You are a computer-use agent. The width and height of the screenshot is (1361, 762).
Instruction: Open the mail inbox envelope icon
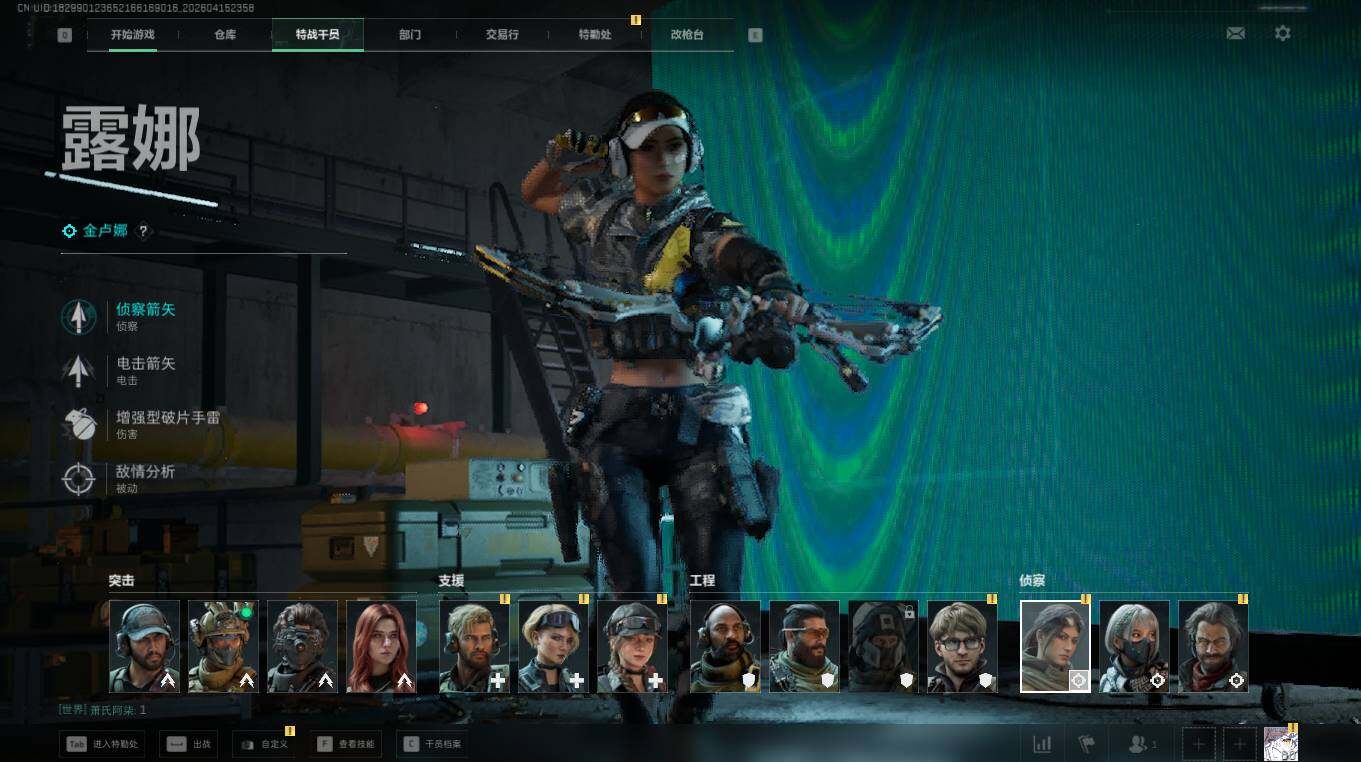1236,33
